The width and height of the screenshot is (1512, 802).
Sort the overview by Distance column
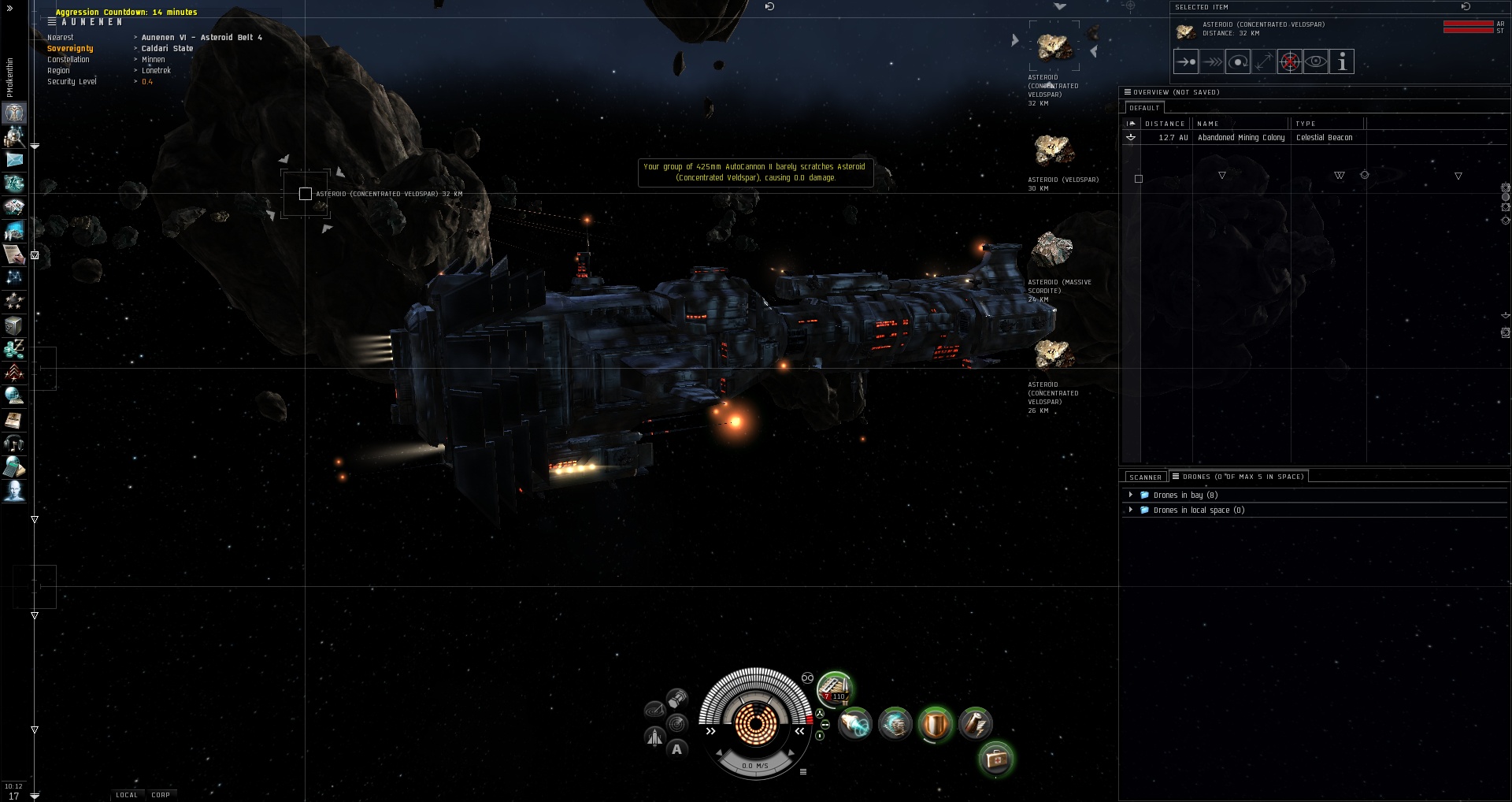[1165, 124]
